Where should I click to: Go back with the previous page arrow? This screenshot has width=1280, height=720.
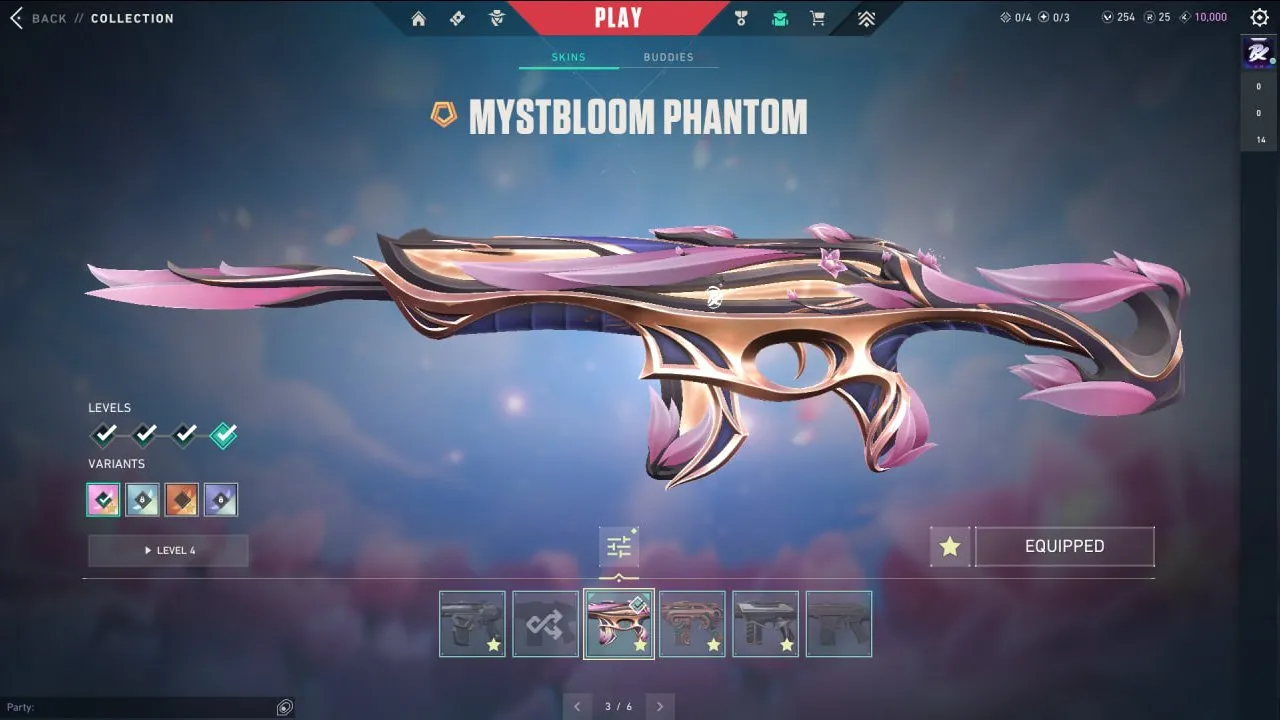point(577,706)
